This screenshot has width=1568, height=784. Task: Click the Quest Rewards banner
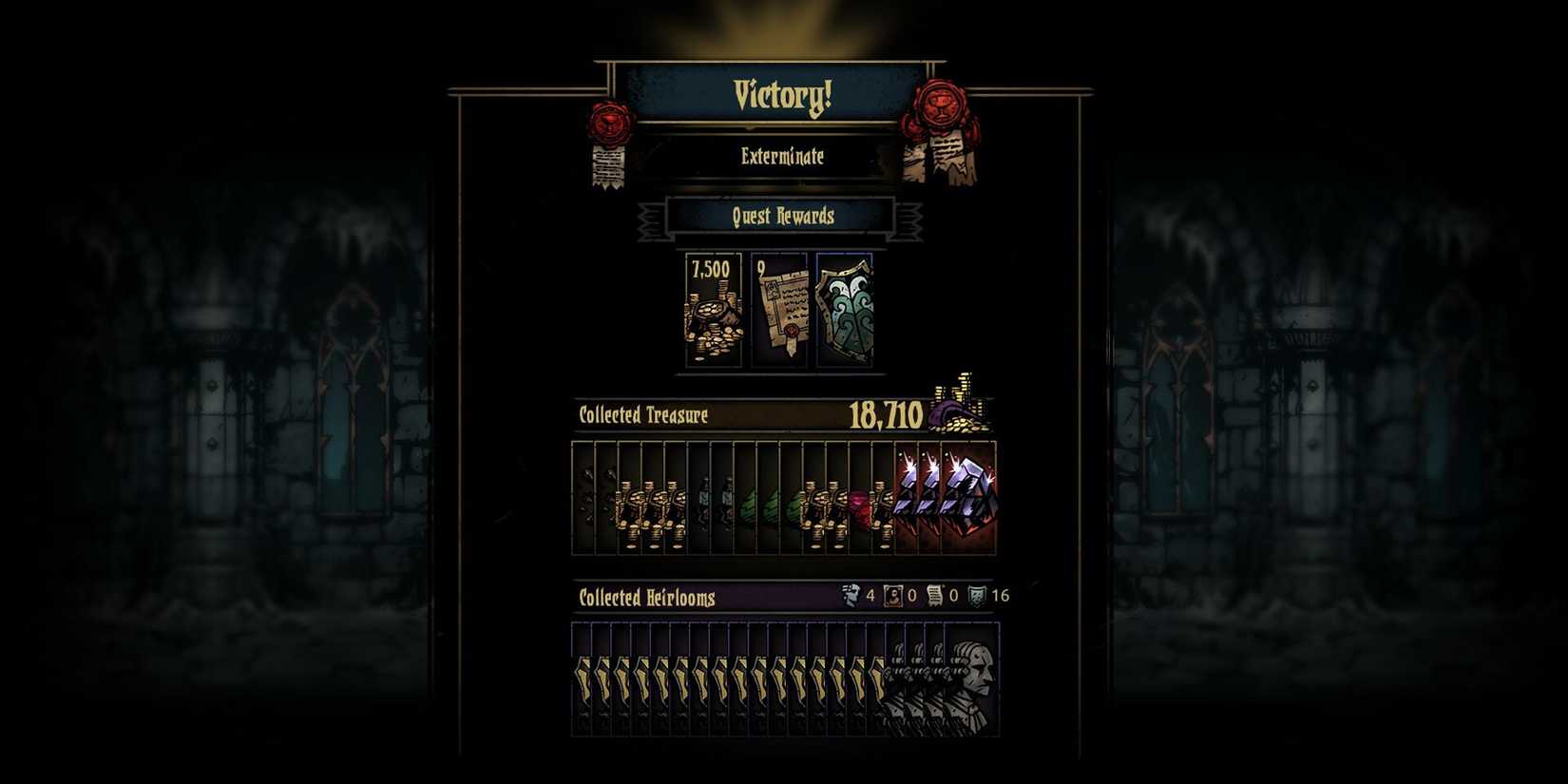click(x=781, y=217)
